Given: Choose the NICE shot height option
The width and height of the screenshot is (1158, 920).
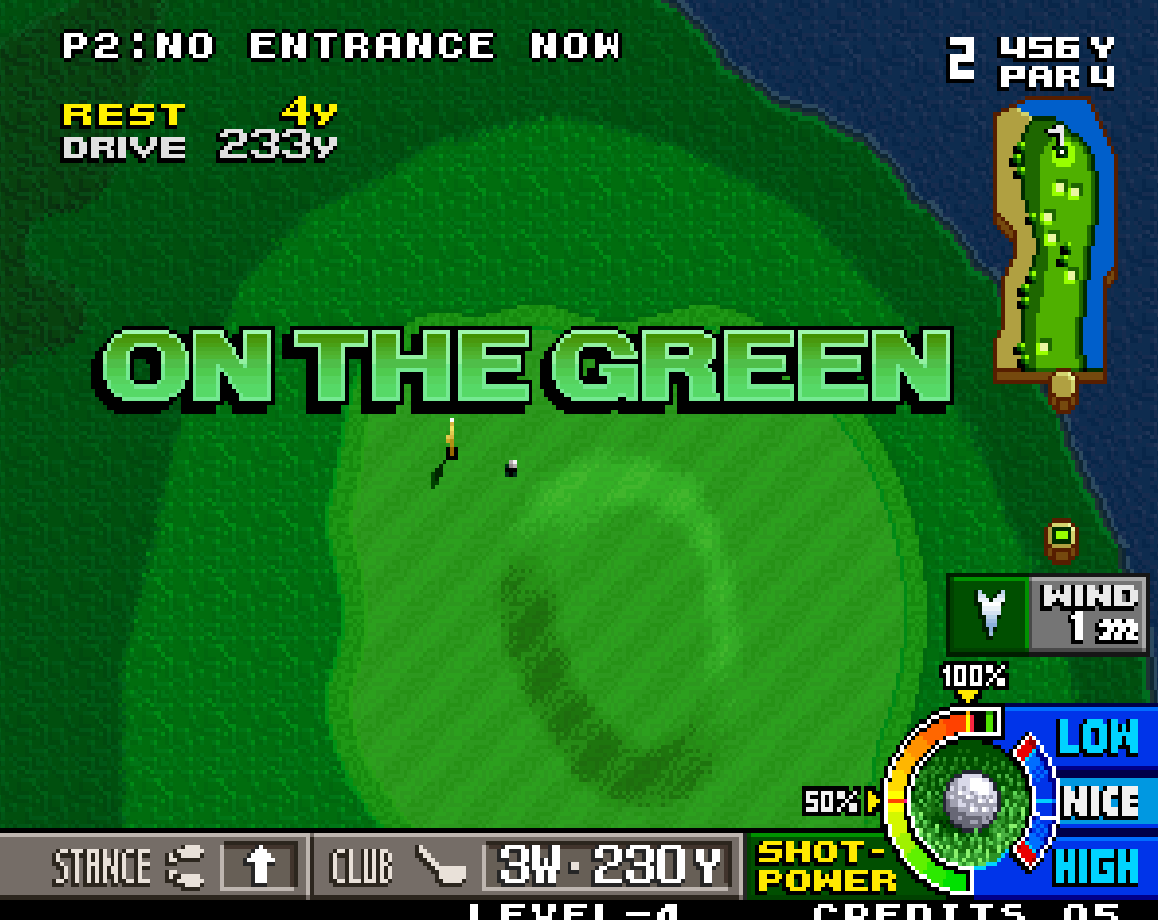Looking at the screenshot, I should (1099, 802).
